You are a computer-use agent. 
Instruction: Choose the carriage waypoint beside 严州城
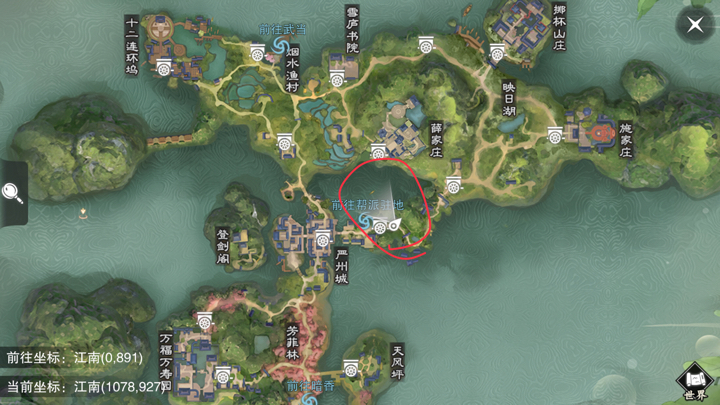323,240
